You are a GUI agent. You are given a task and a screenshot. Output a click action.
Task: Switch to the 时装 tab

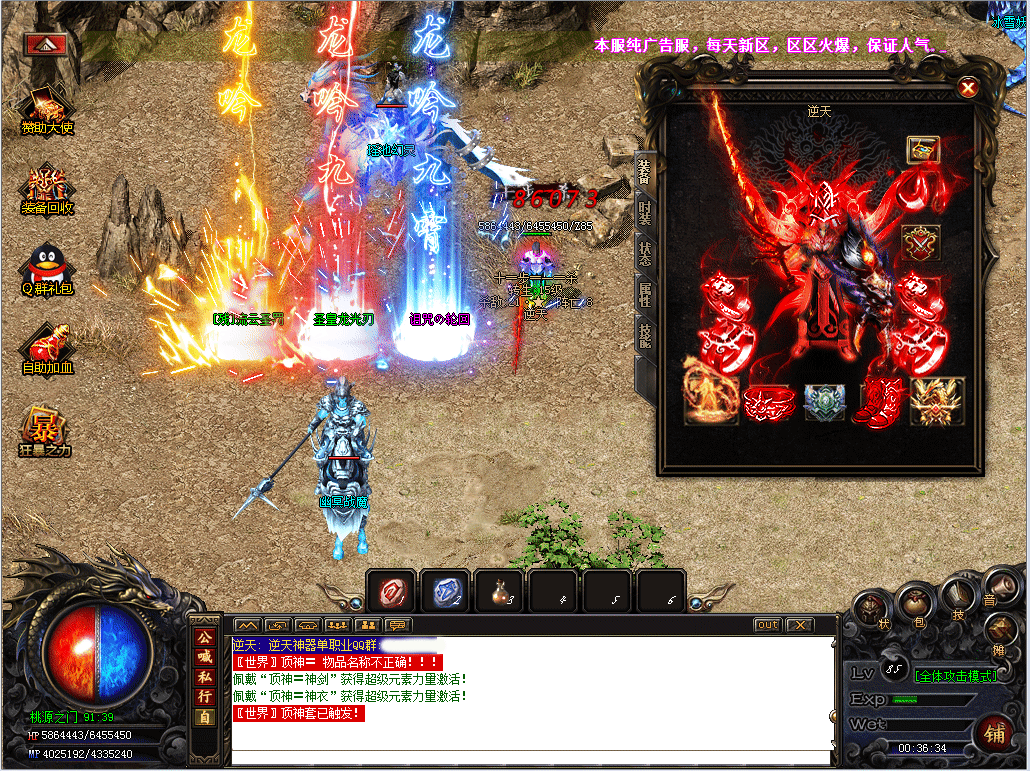[645, 212]
